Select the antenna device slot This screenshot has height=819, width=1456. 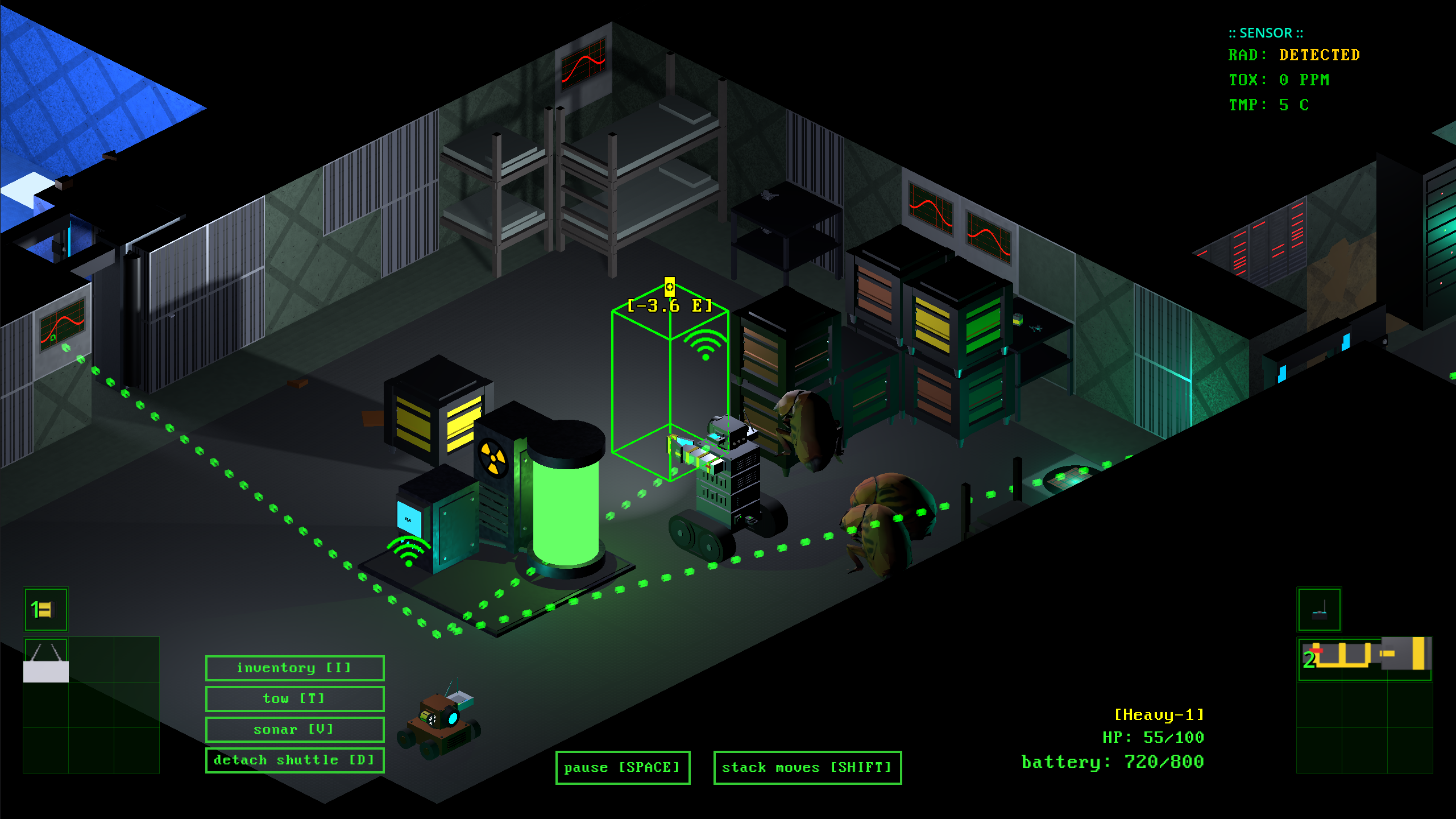point(1319,610)
